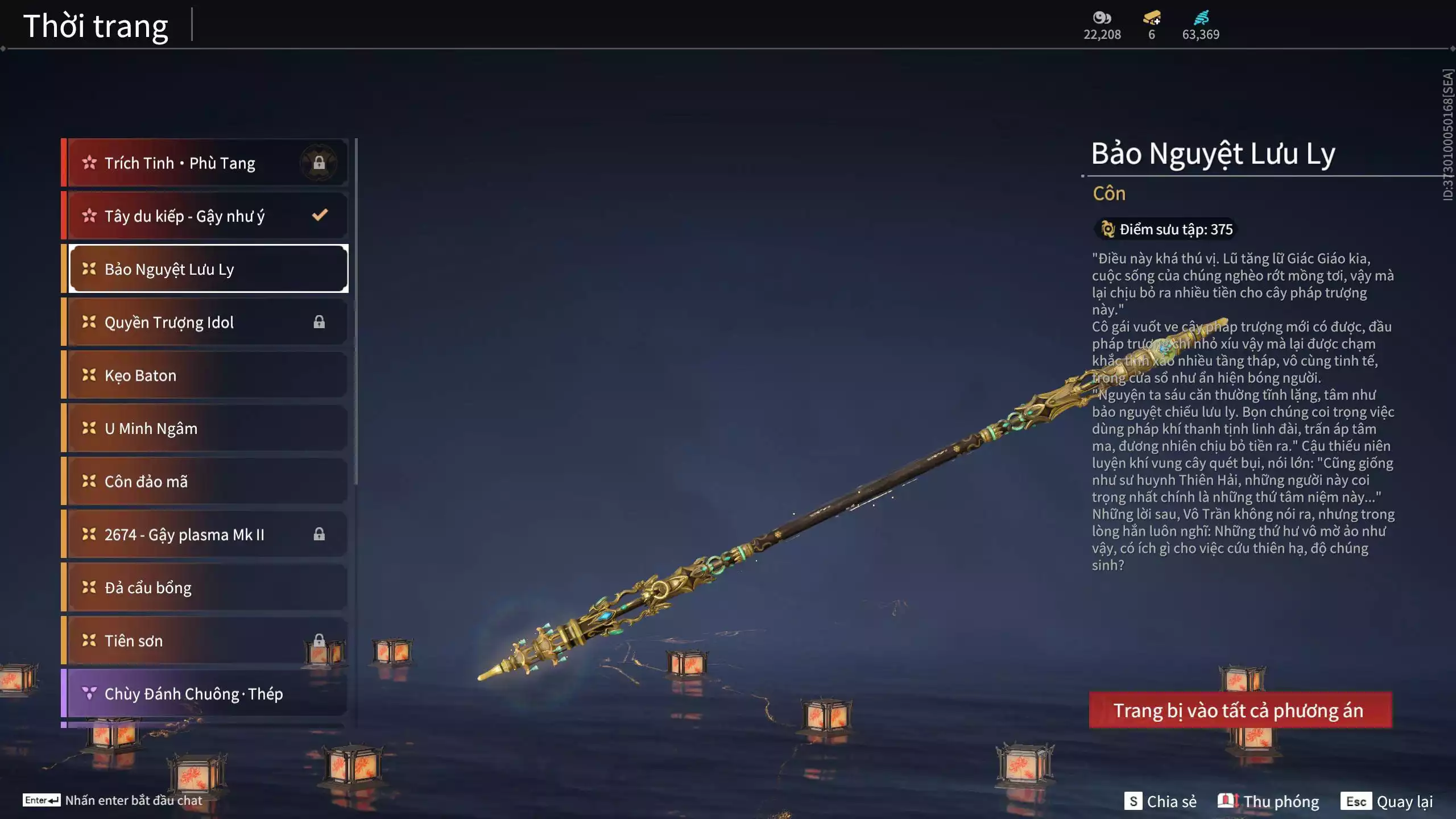Click Trang bị vào tất cả phương án

[1240, 710]
